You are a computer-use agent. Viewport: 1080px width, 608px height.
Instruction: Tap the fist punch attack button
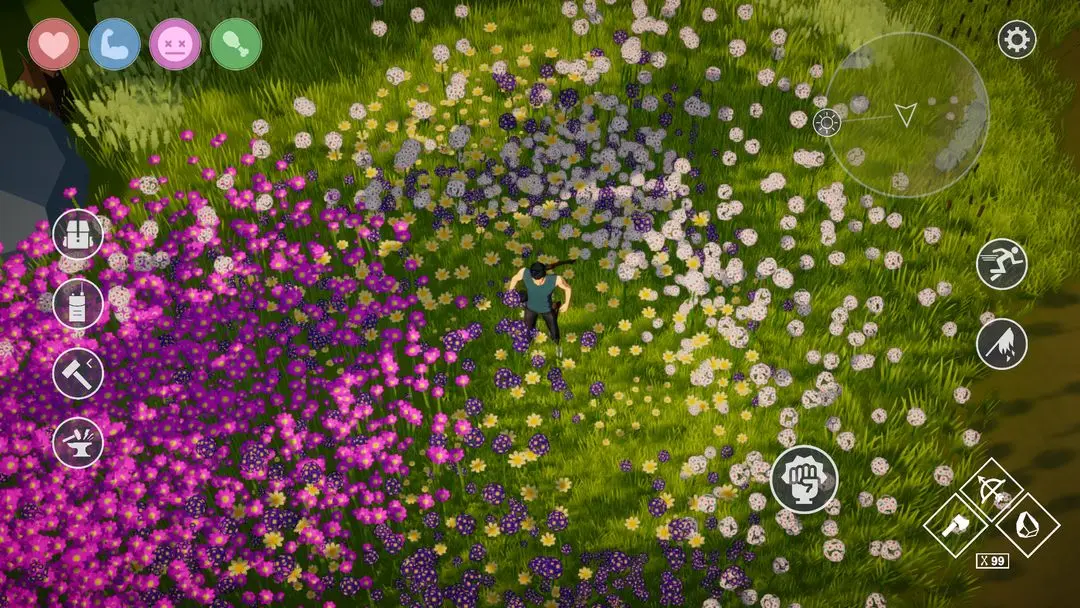(804, 479)
